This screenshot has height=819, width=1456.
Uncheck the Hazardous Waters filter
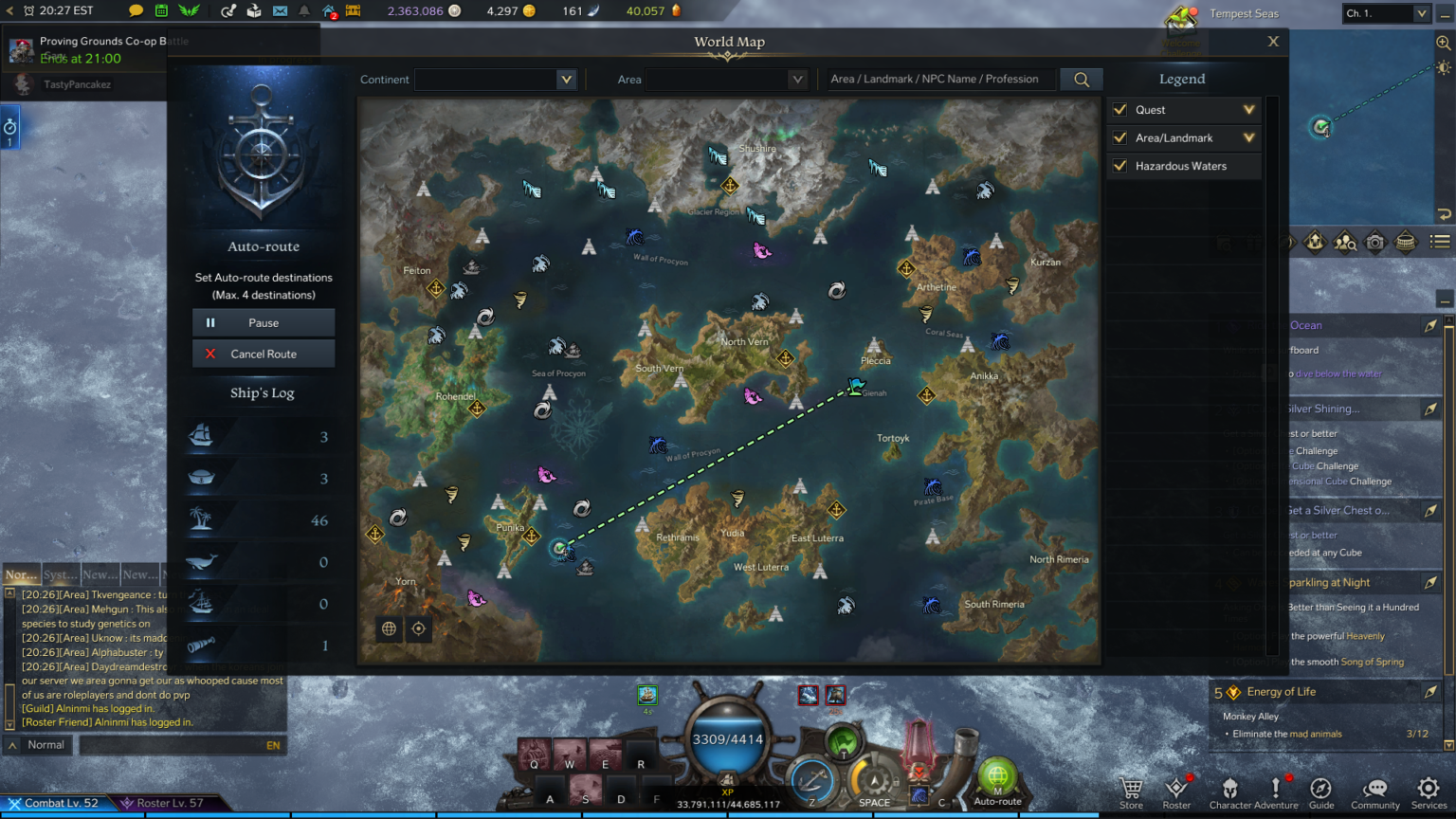pyautogui.click(x=1120, y=166)
